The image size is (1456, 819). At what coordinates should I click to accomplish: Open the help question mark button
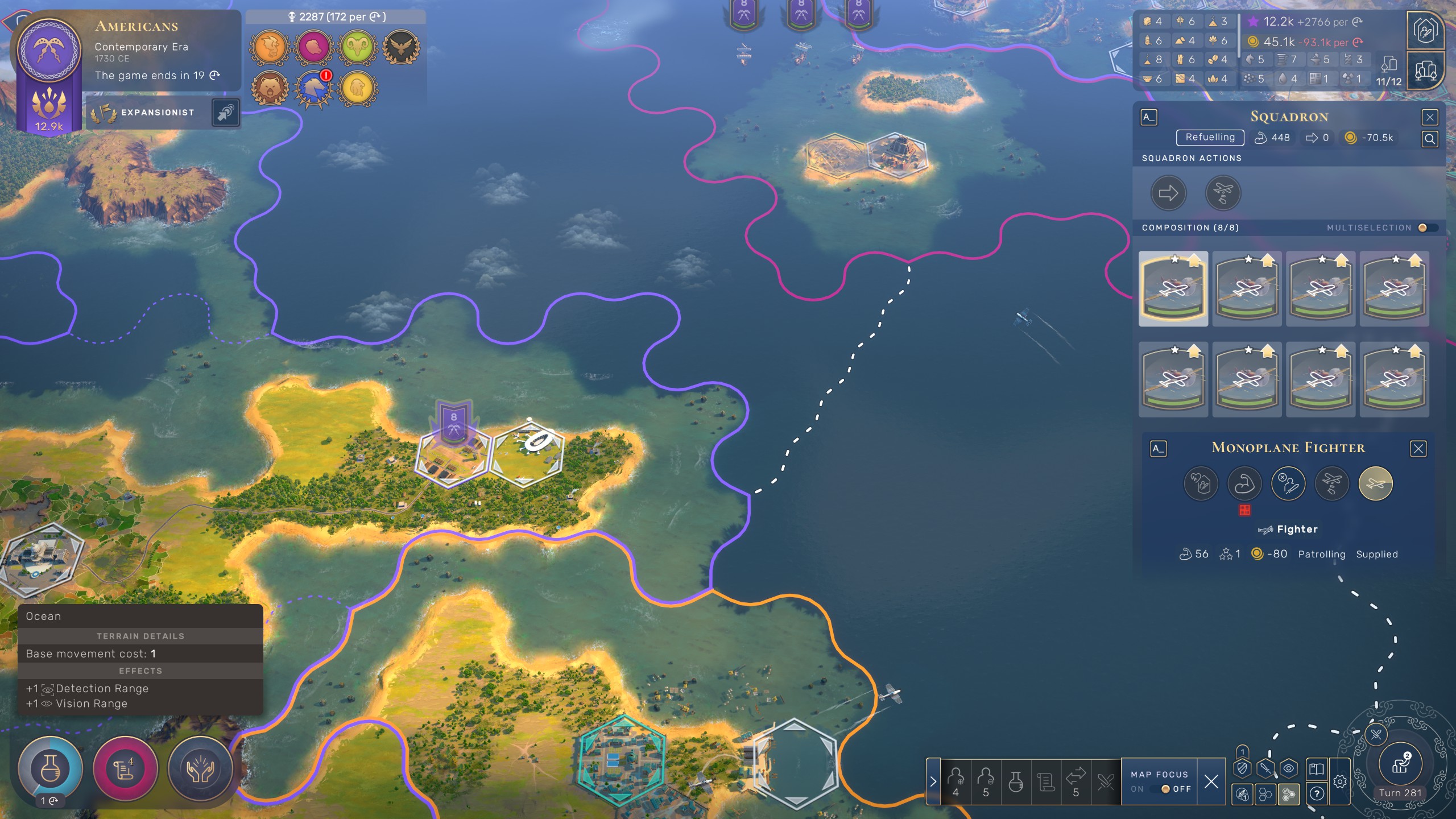(x=1317, y=793)
